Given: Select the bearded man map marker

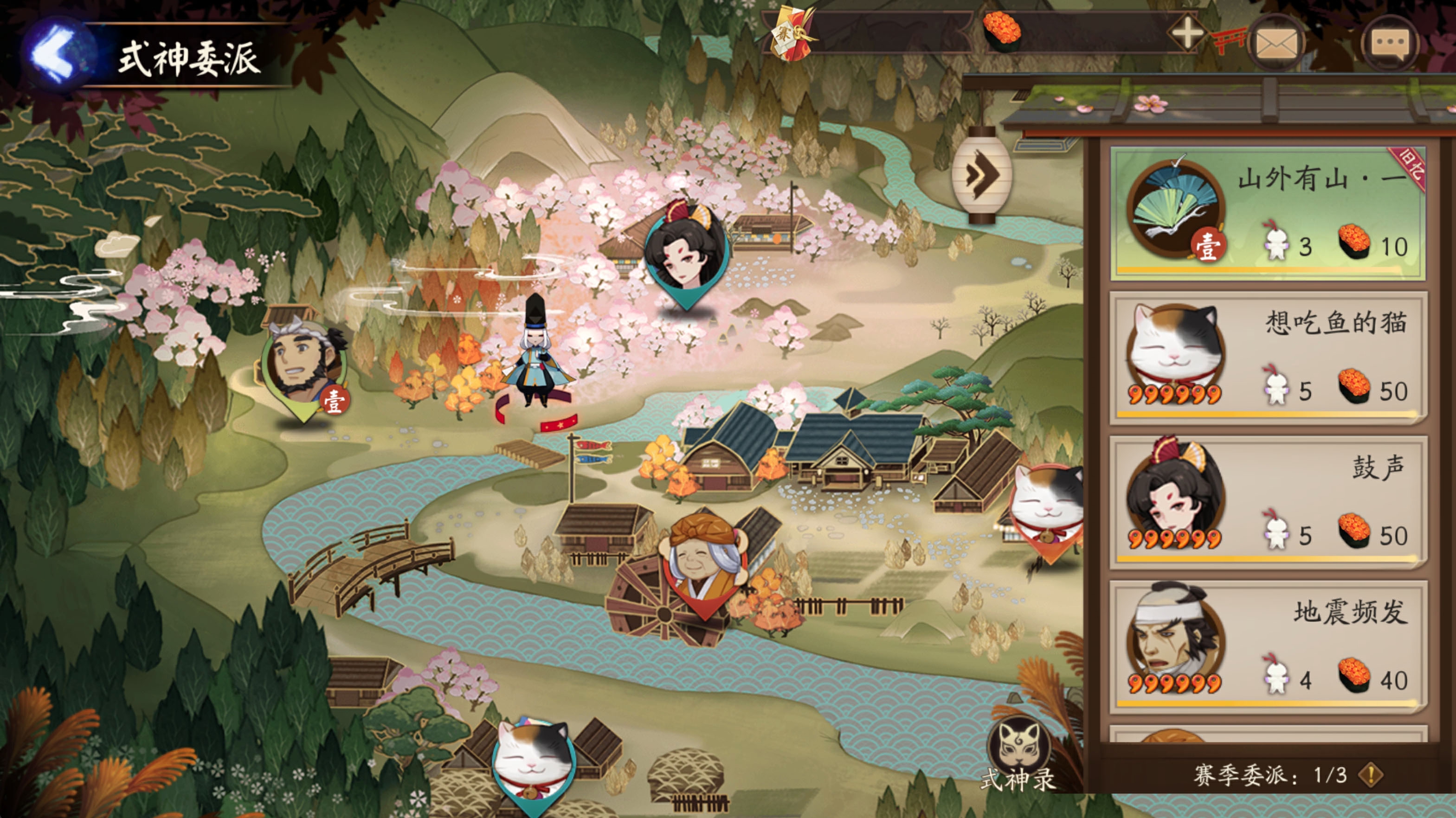Looking at the screenshot, I should [303, 367].
